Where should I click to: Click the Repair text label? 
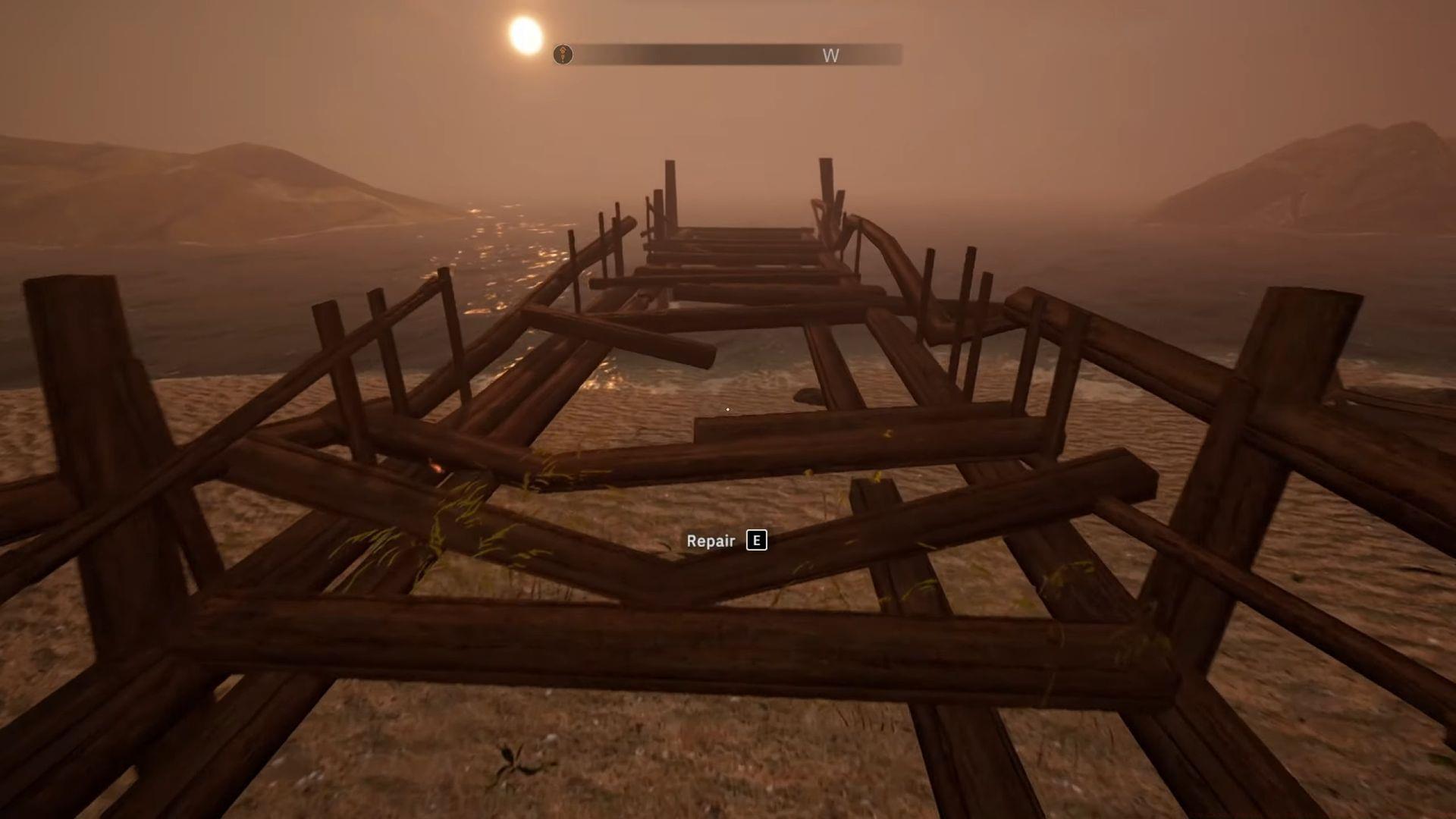[710, 540]
